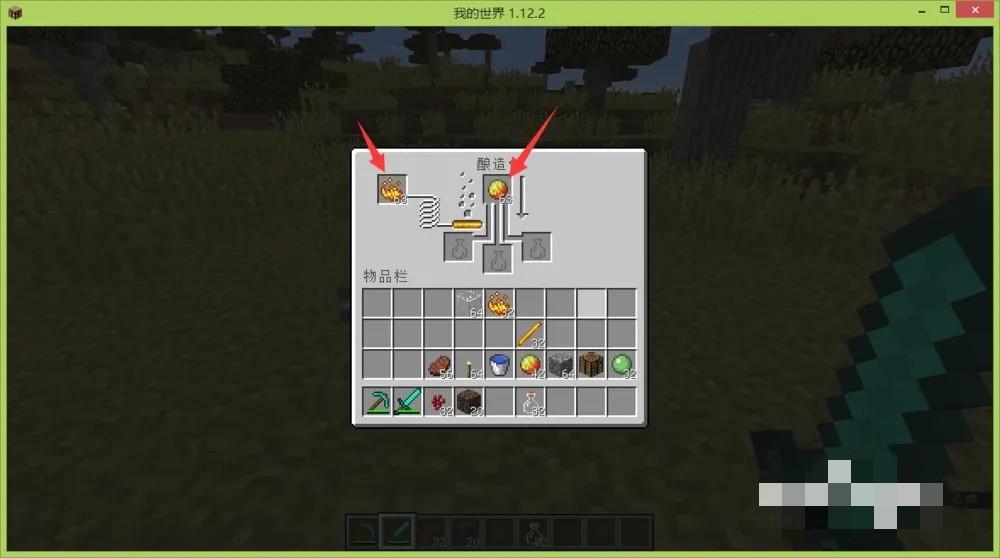This screenshot has height=558, width=1000.
Task: Pick up magma cream from the brewing ingredient slot
Action: pyautogui.click(x=498, y=189)
